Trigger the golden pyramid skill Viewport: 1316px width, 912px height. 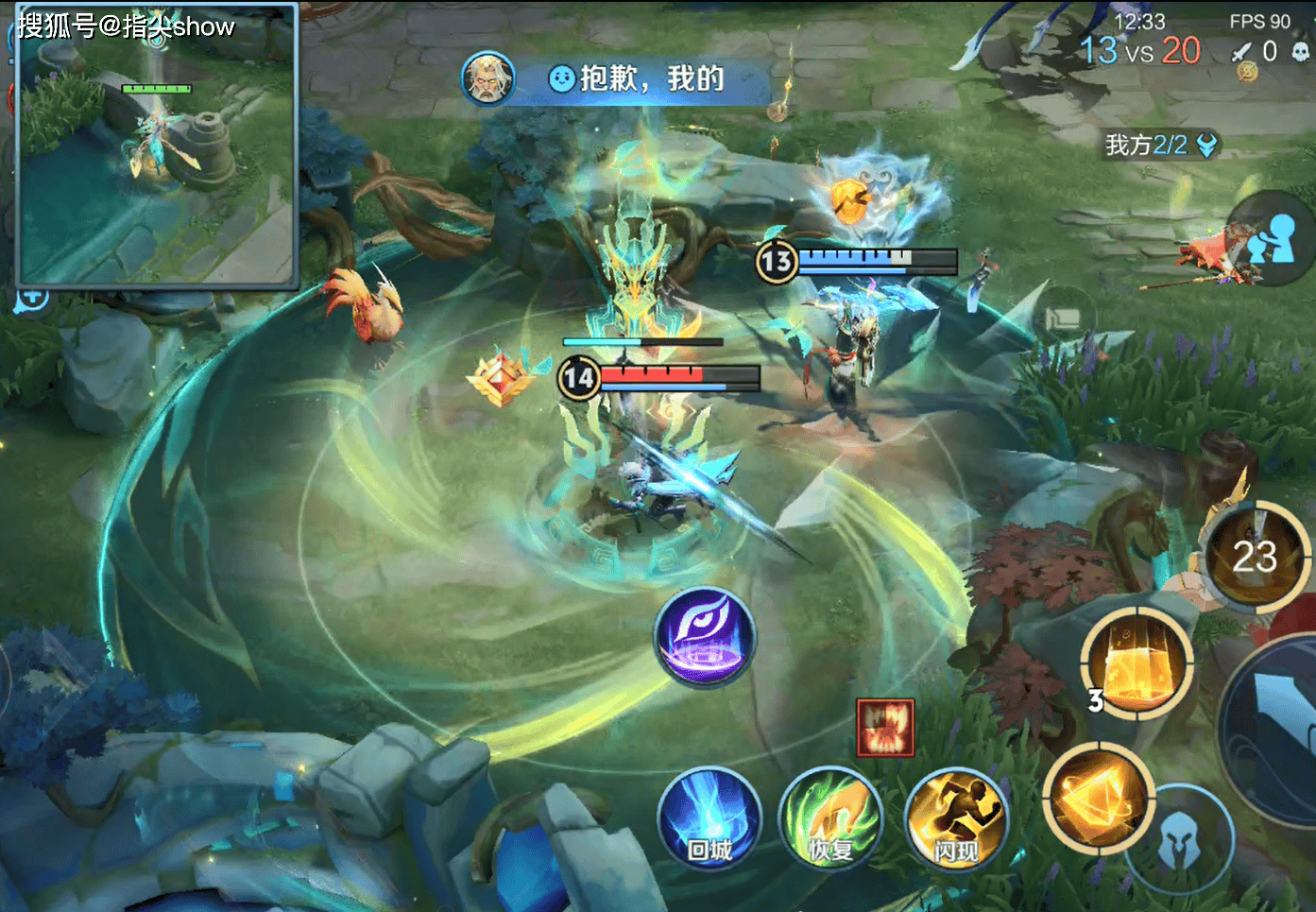(1098, 797)
